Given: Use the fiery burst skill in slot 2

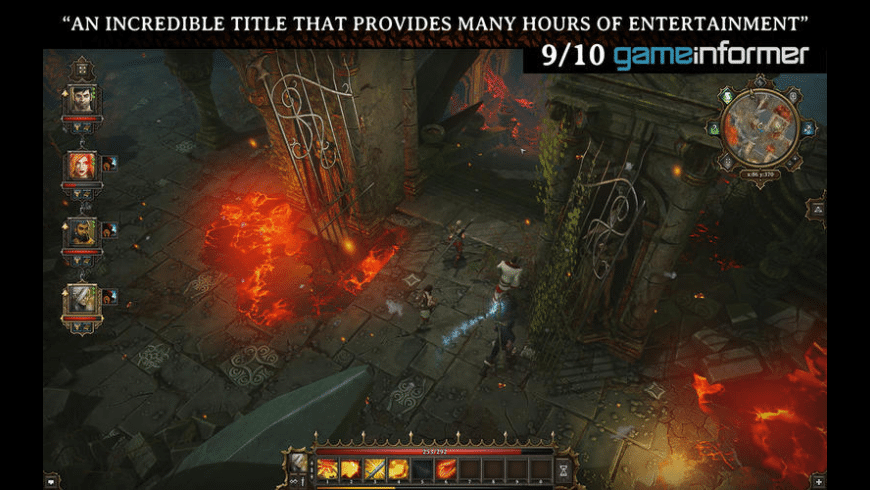Looking at the screenshot, I should tap(350, 468).
